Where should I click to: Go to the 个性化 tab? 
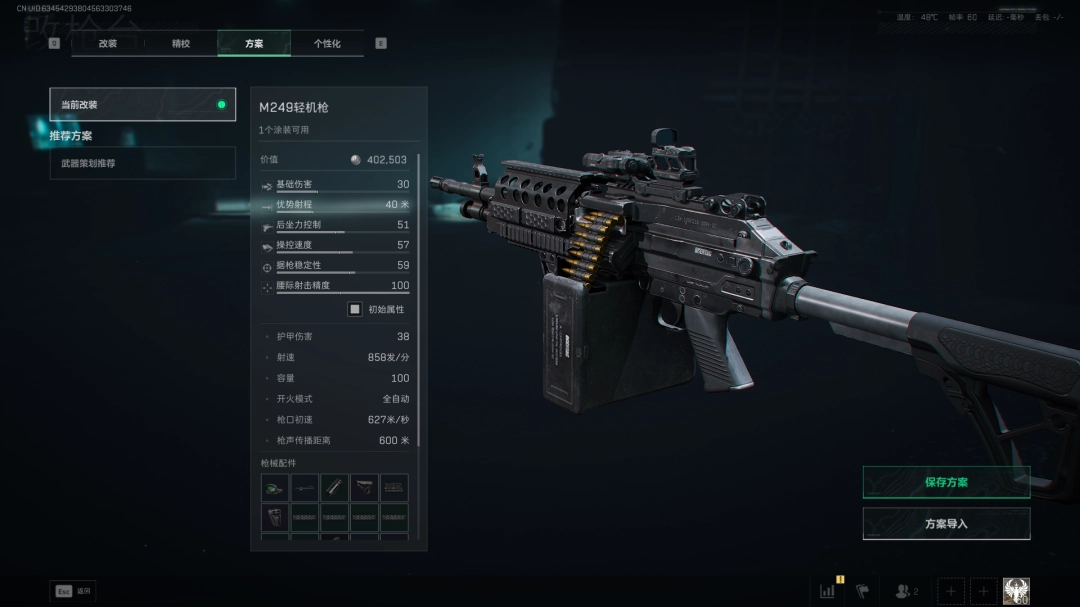[x=327, y=44]
